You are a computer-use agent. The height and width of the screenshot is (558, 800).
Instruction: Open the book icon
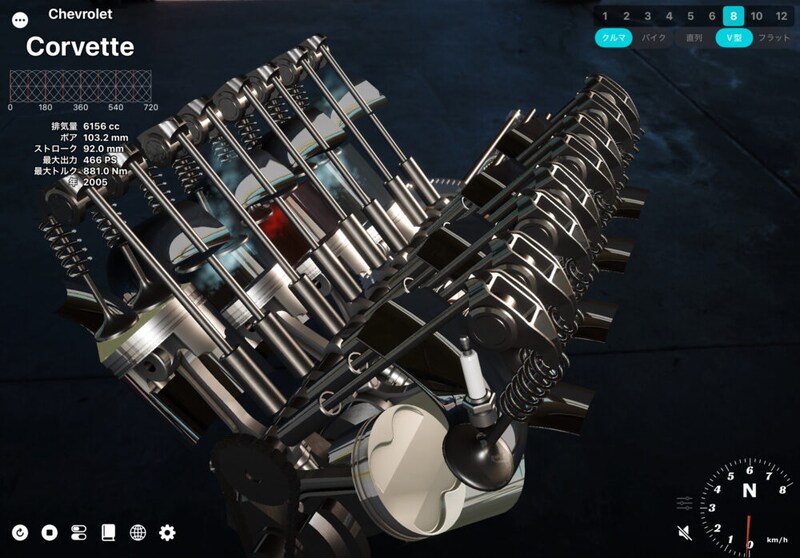pyautogui.click(x=108, y=532)
